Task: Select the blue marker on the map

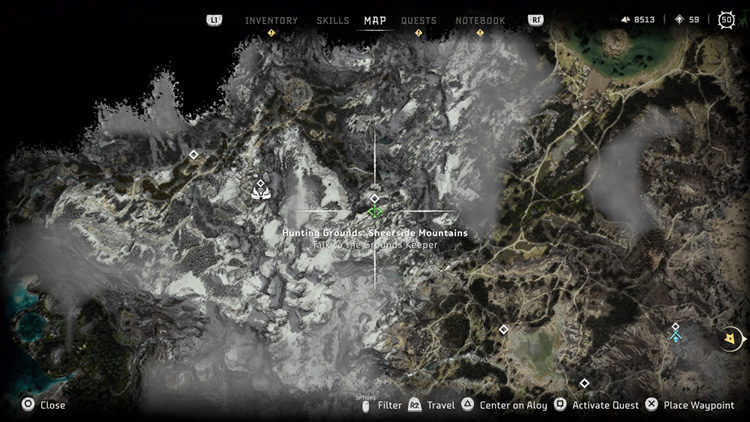Action: coord(676,338)
